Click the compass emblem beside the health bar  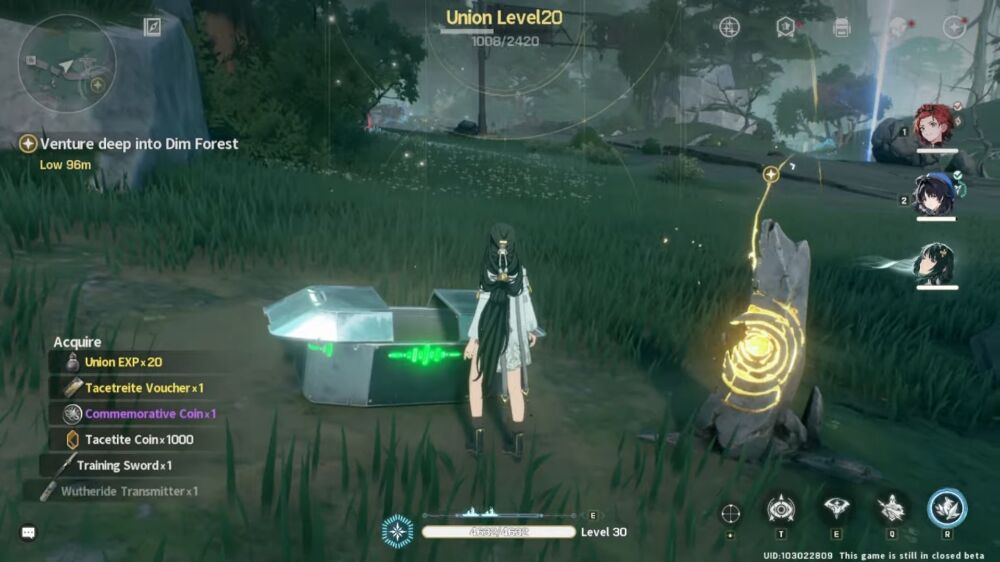tap(397, 531)
